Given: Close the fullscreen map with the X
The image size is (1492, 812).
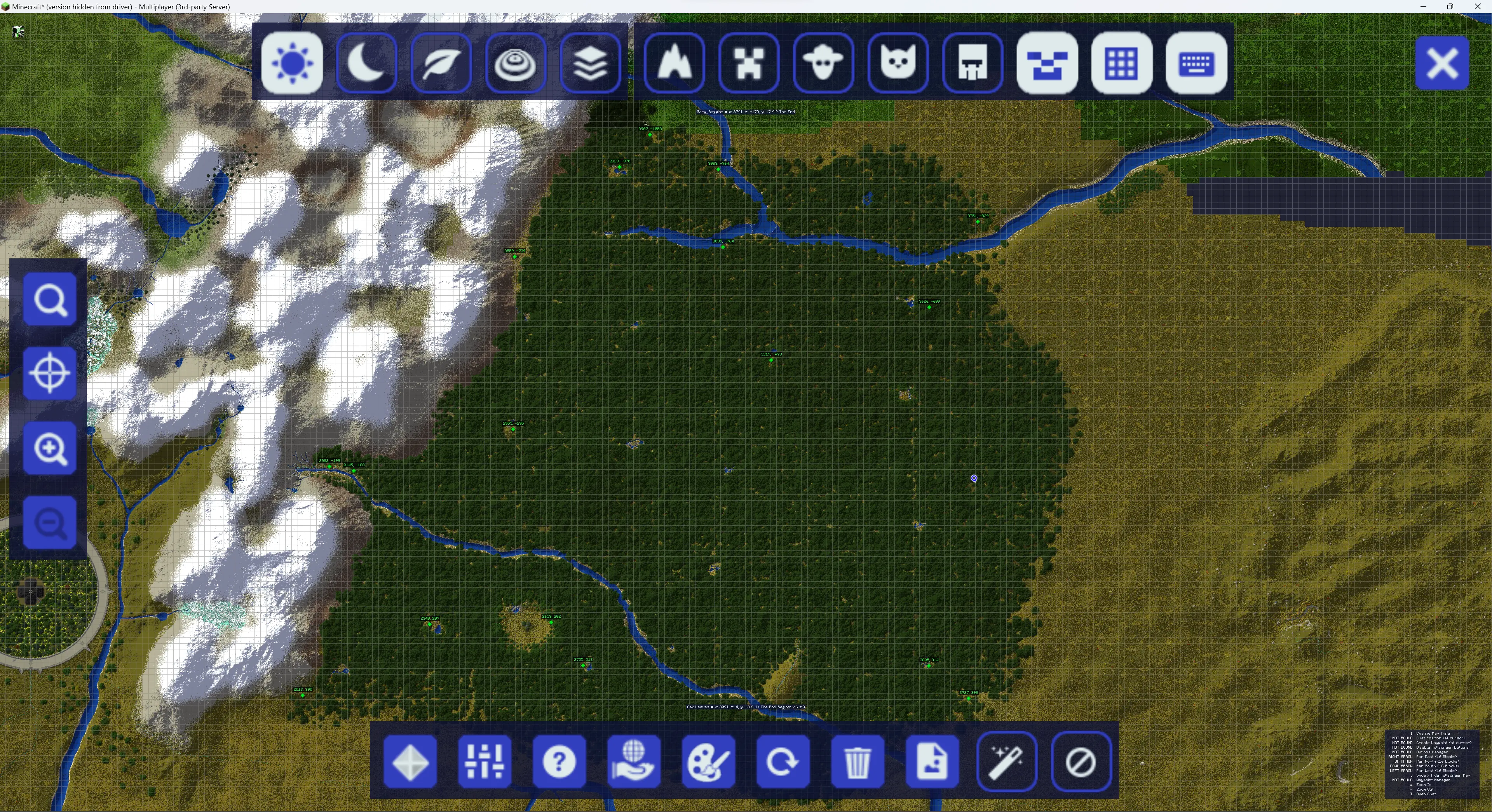Looking at the screenshot, I should click(x=1441, y=63).
